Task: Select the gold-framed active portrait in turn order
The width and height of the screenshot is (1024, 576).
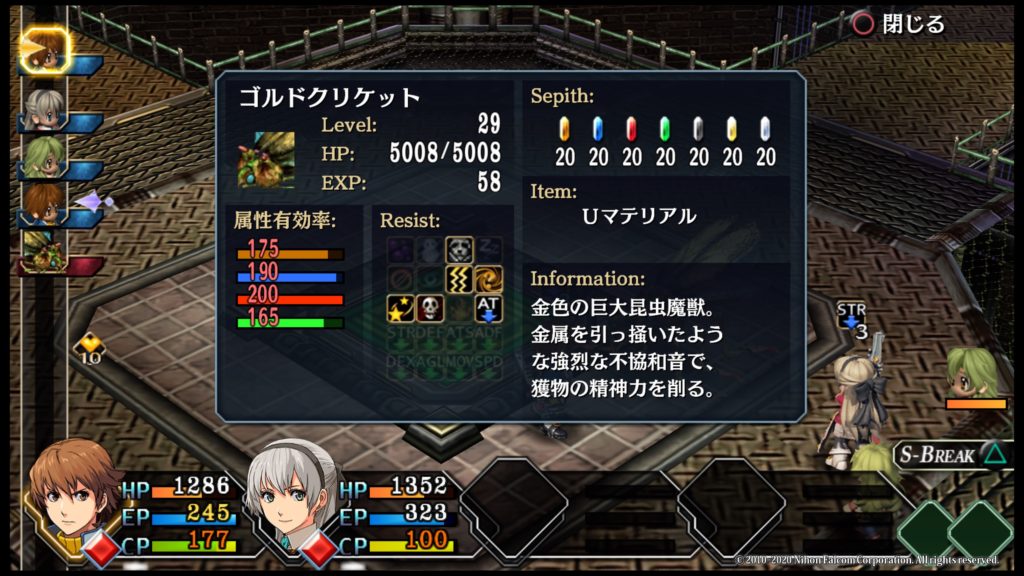Action: pos(44,50)
